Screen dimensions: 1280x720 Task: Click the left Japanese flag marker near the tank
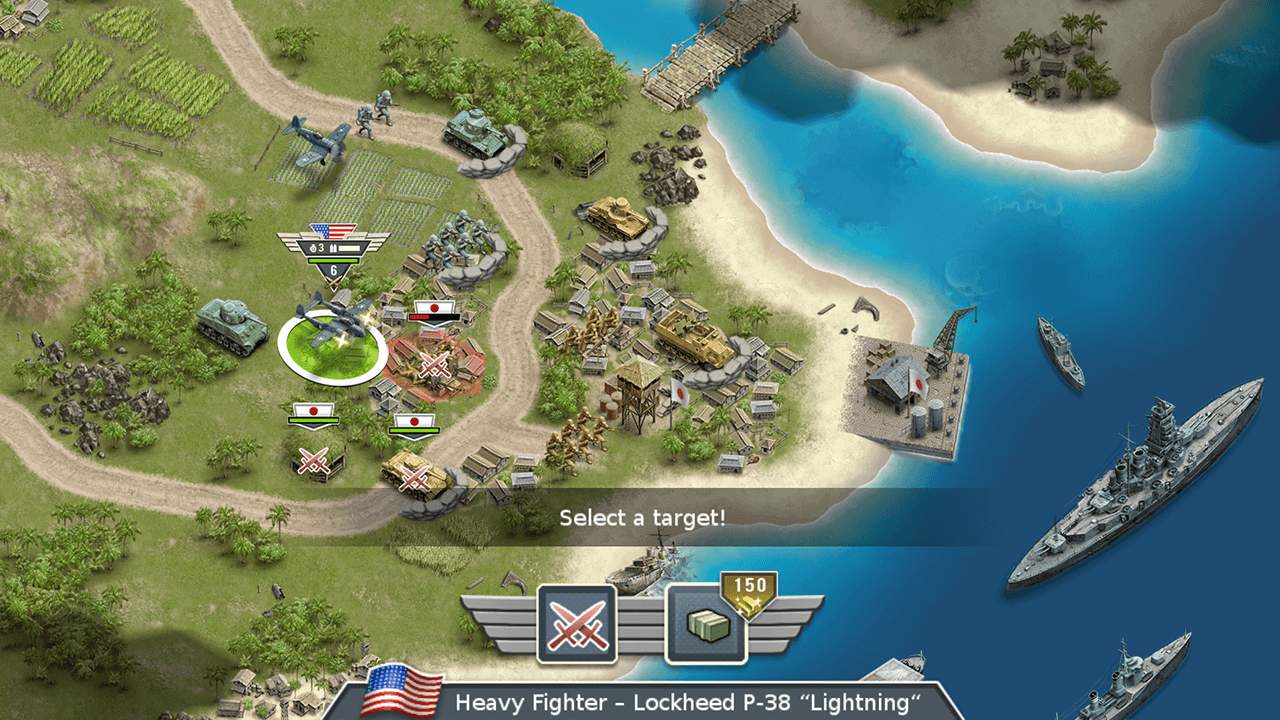[313, 410]
